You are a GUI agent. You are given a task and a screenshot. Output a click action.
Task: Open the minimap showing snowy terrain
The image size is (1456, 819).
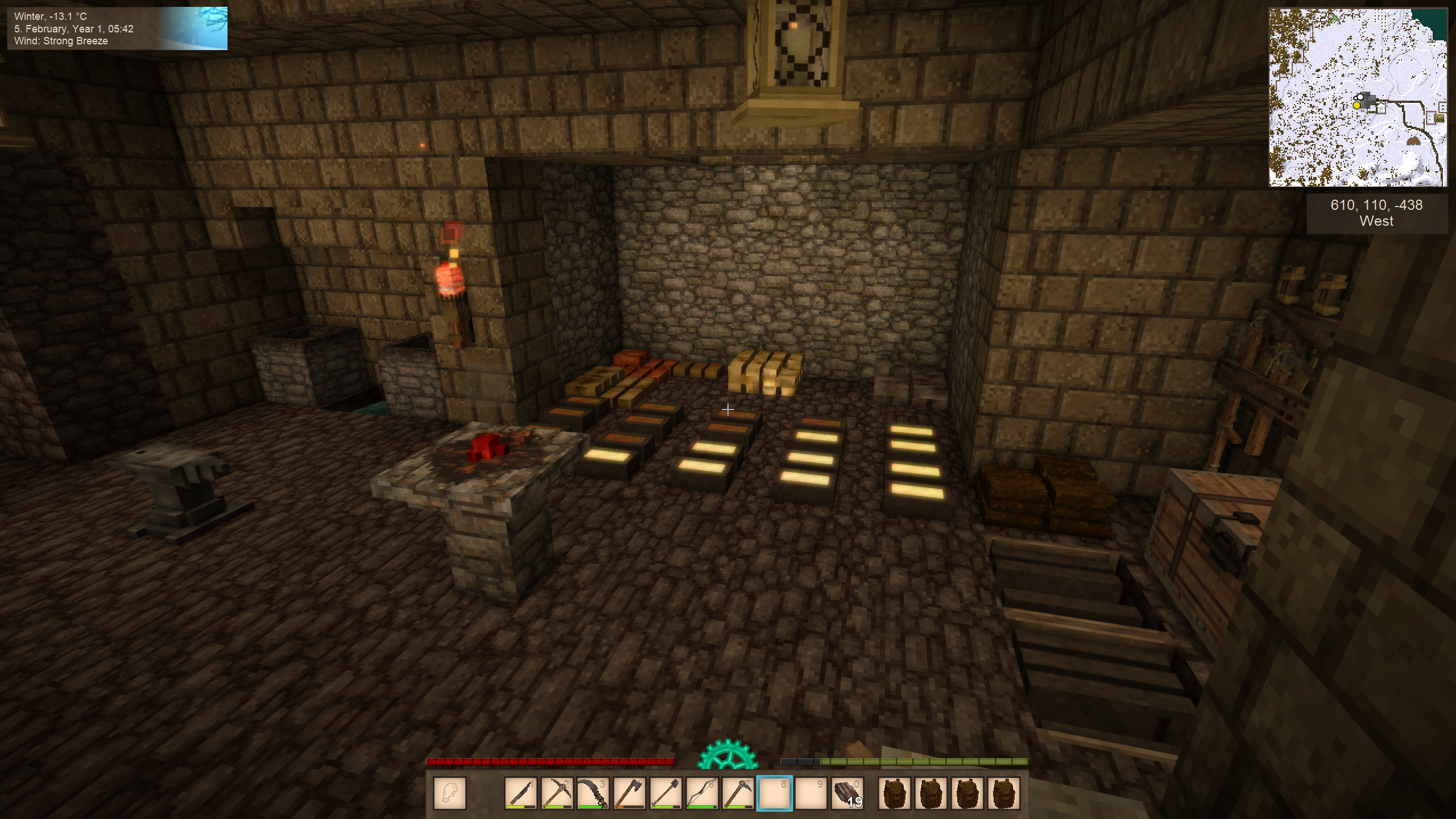pyautogui.click(x=1358, y=97)
